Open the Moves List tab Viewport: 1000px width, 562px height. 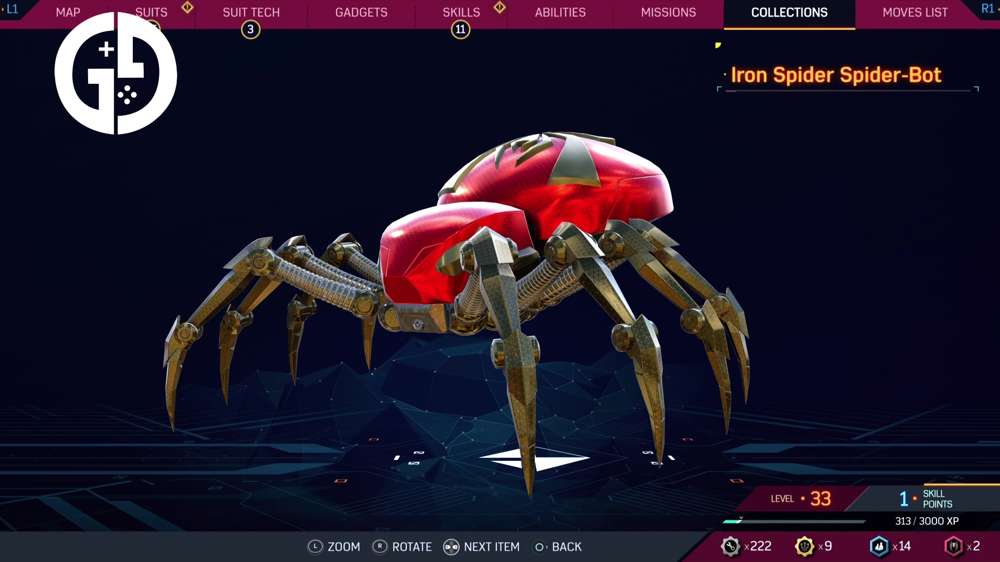915,13
